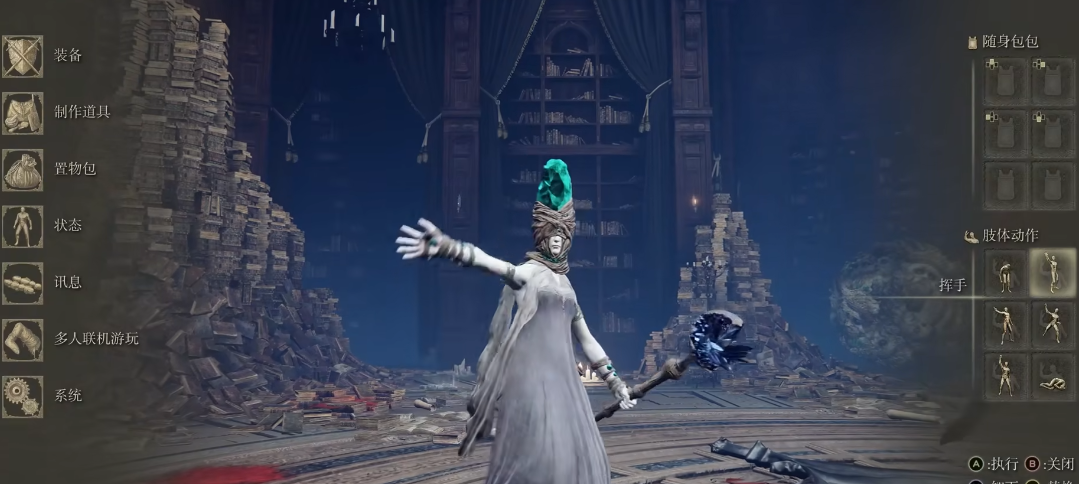Select the lying-down figure gesture slot
Image resolution: width=1079 pixels, height=484 pixels.
1053,376
